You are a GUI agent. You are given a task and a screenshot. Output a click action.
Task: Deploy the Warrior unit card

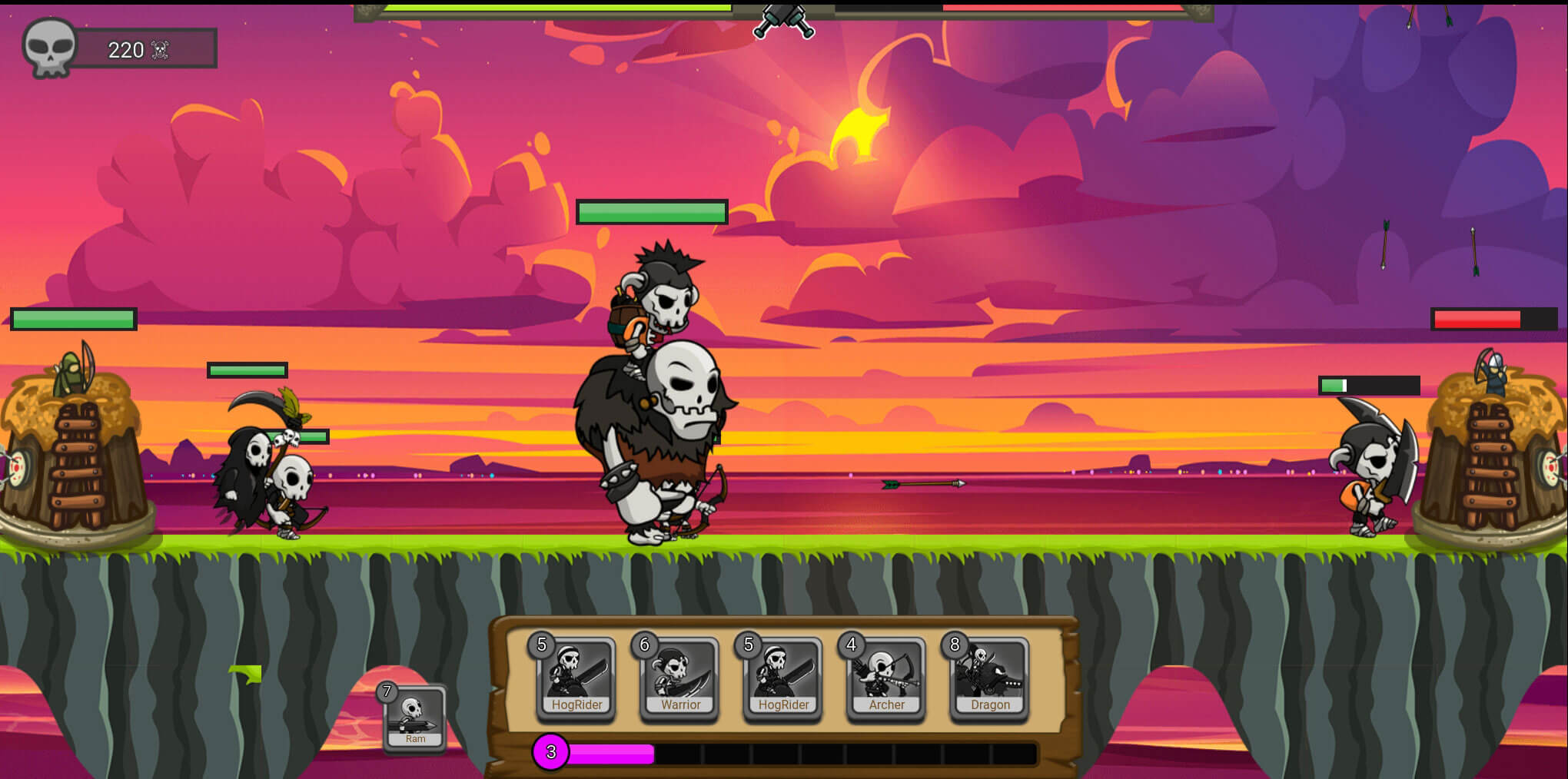click(x=679, y=678)
